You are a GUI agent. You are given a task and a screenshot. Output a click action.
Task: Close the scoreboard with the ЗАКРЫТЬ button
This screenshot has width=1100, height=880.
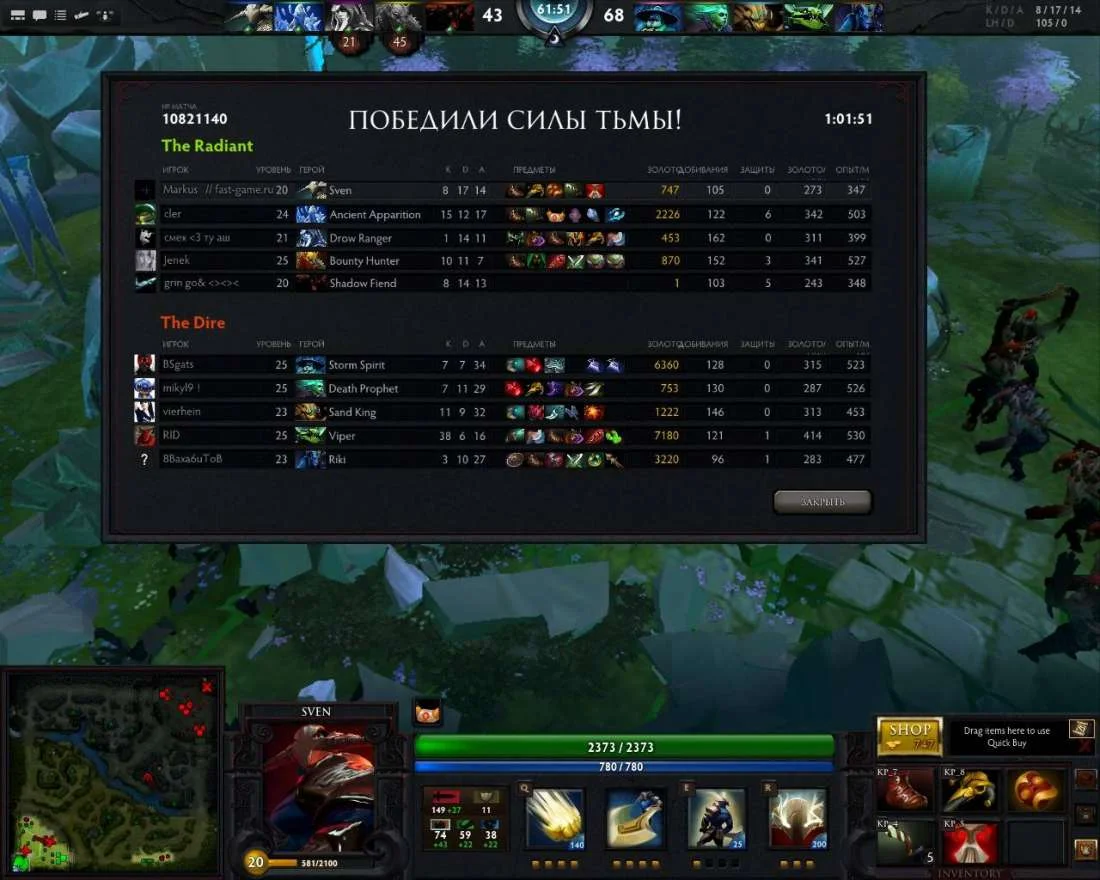[822, 501]
